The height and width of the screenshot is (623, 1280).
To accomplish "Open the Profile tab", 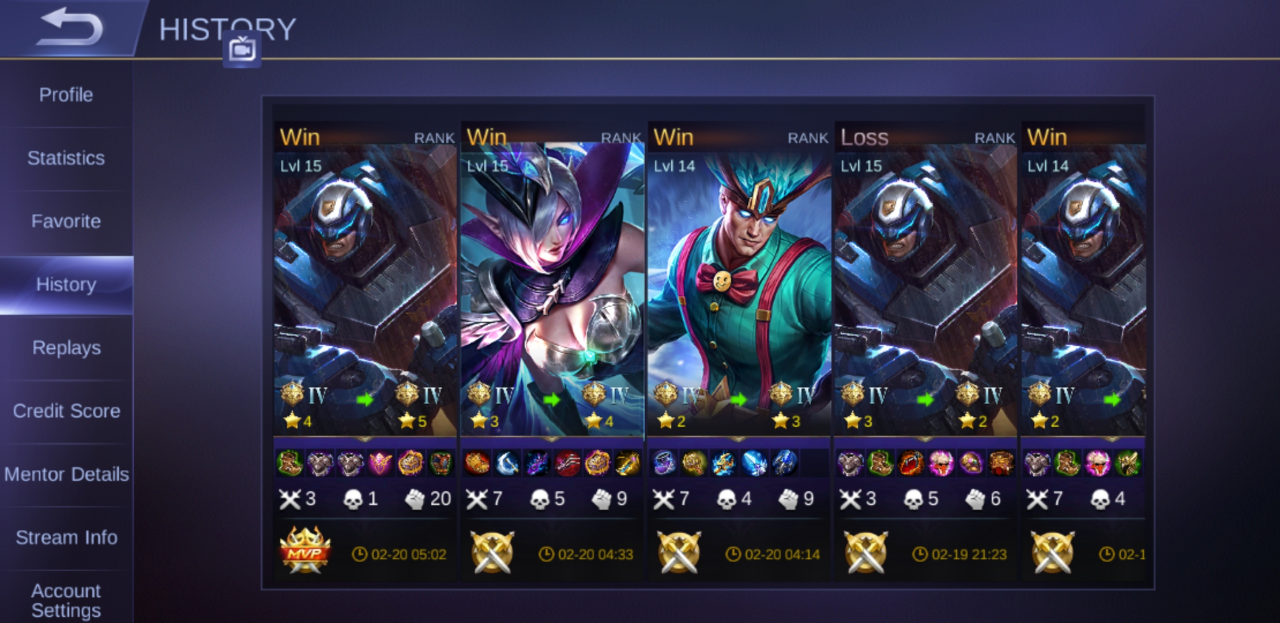I will (66, 95).
